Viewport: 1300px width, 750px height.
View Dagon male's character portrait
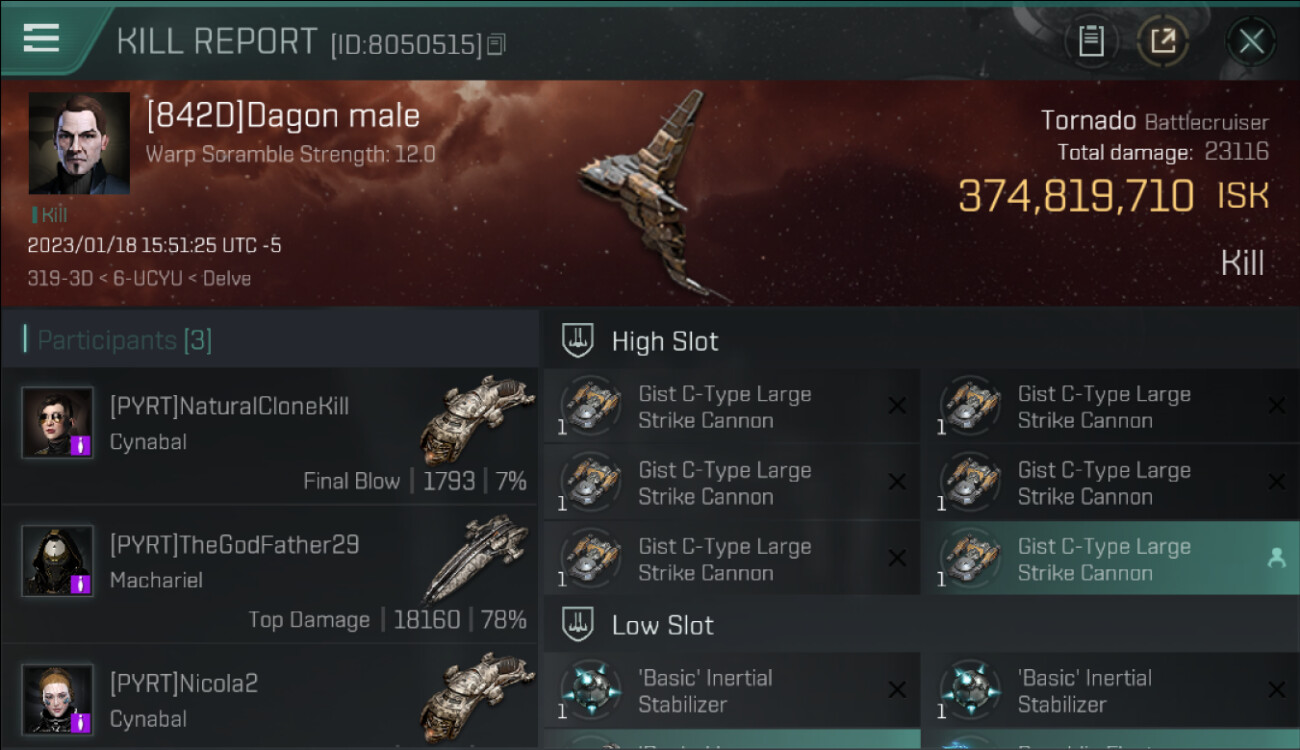point(79,143)
